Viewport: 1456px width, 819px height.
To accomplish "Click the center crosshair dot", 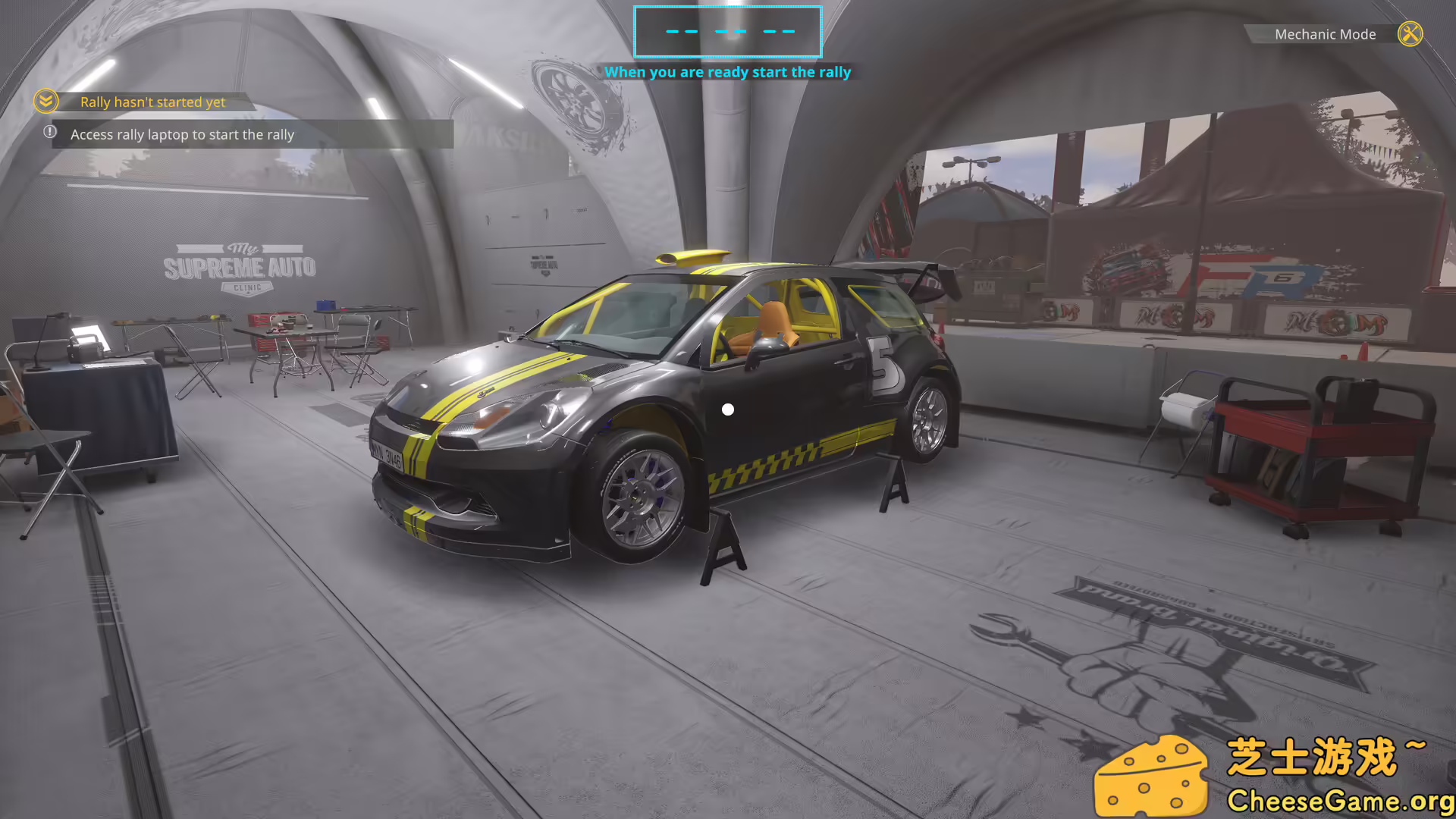I will click(728, 409).
